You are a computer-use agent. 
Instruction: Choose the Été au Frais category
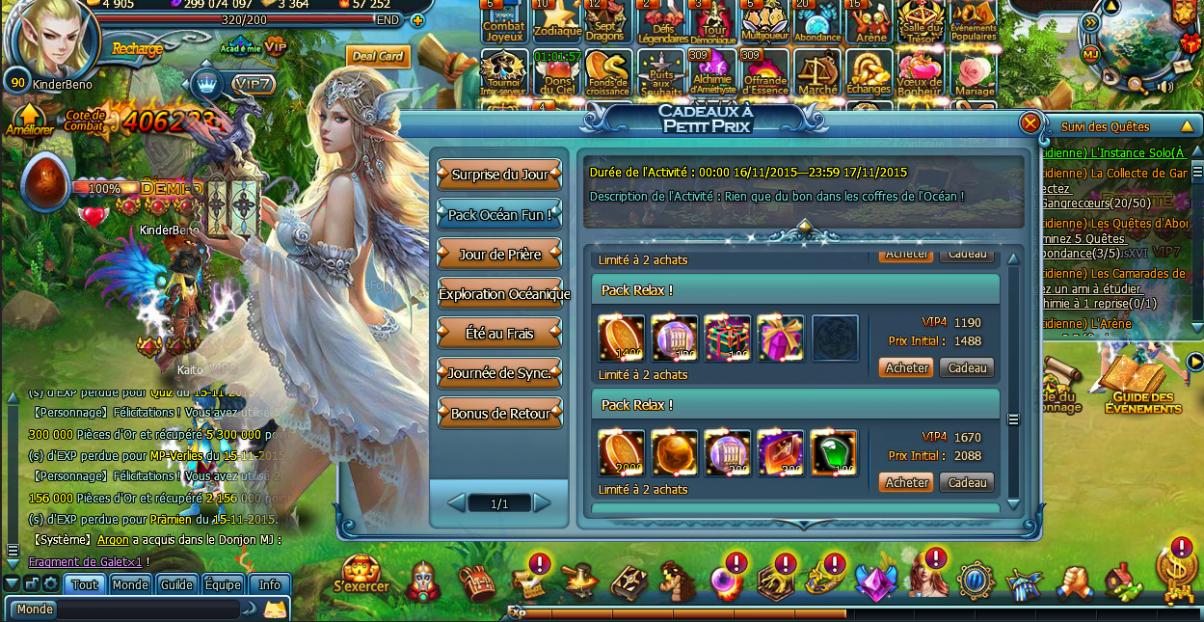[499, 333]
